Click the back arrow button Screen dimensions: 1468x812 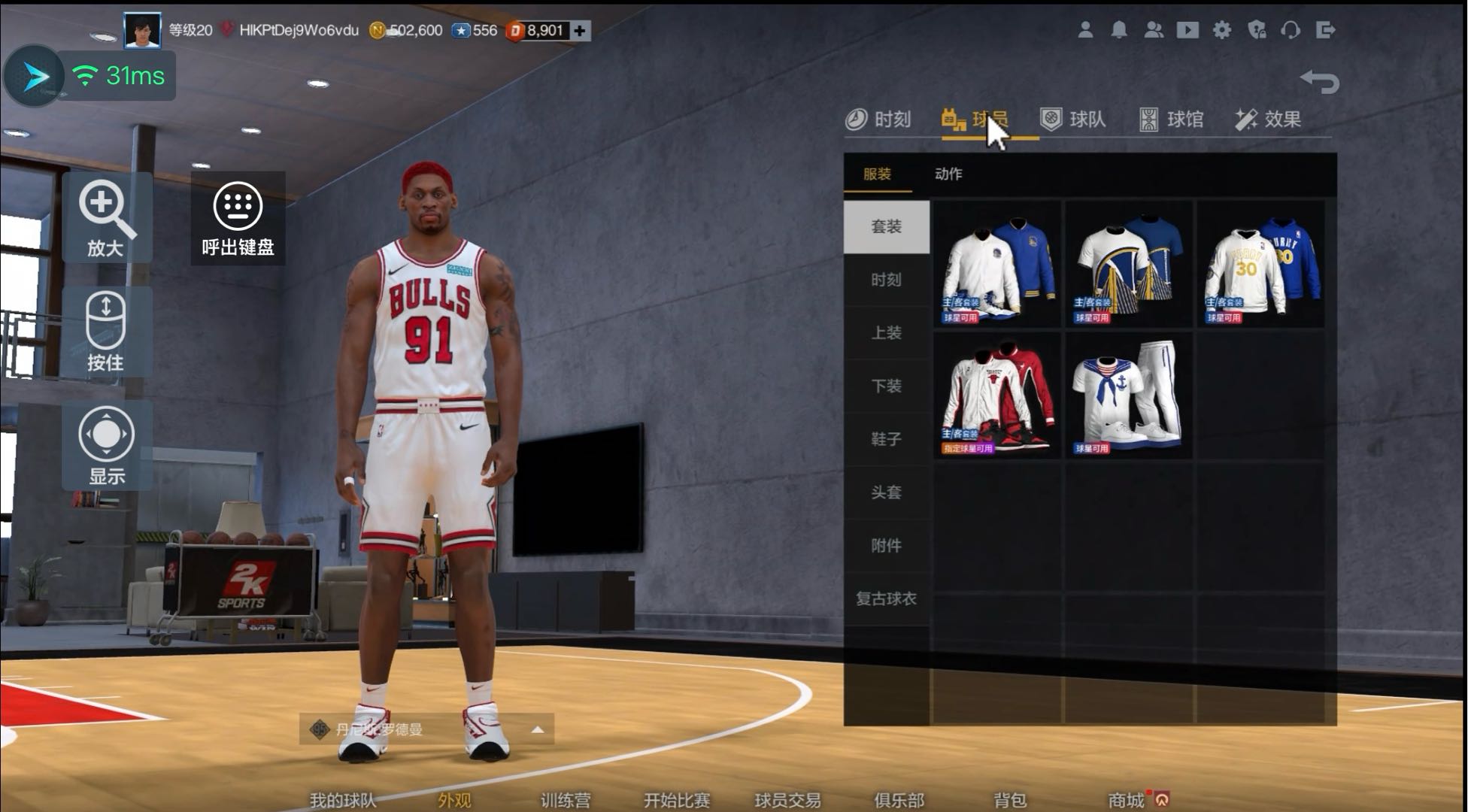(x=1320, y=81)
